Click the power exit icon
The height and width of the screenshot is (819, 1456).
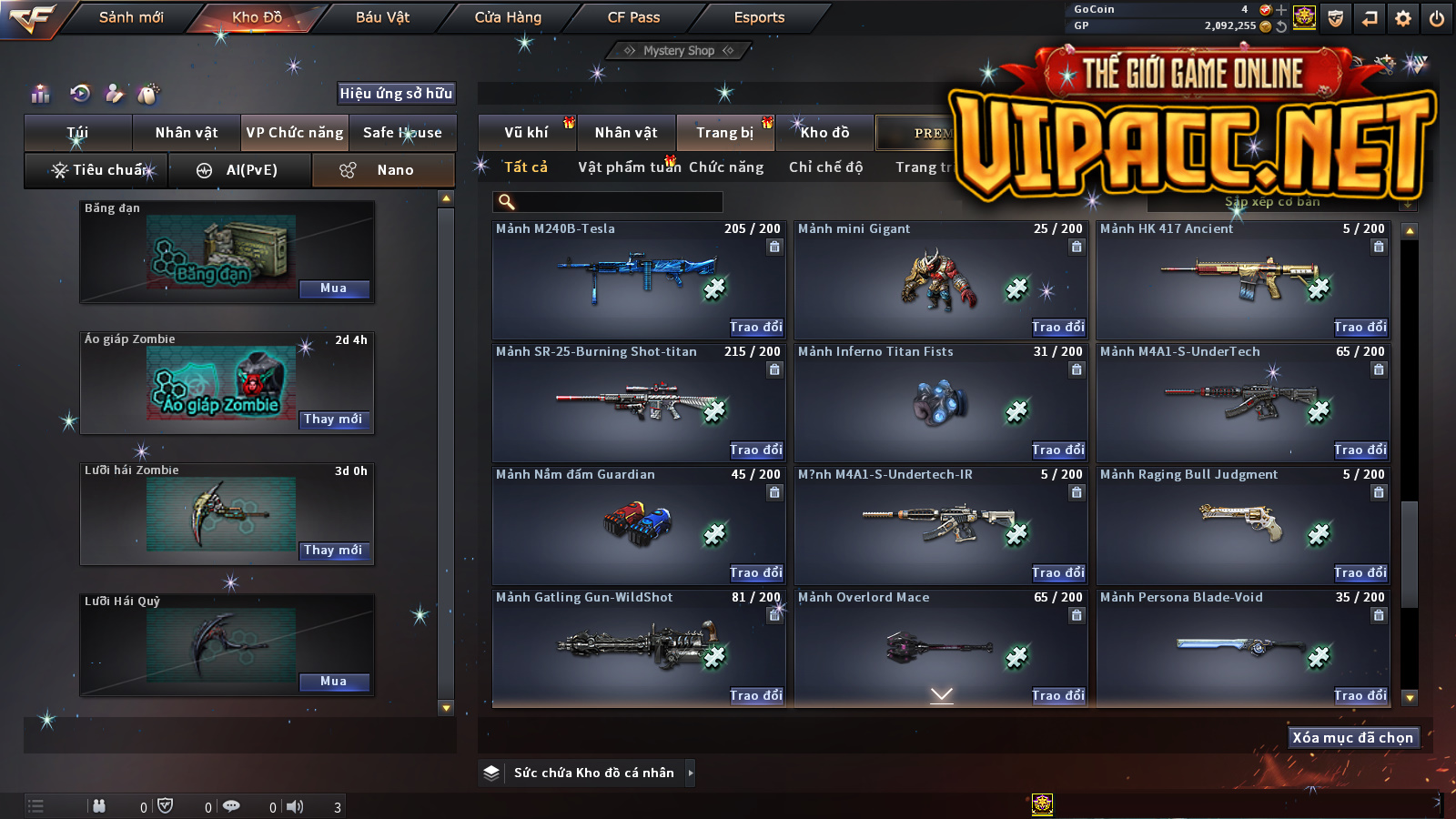point(1437,18)
